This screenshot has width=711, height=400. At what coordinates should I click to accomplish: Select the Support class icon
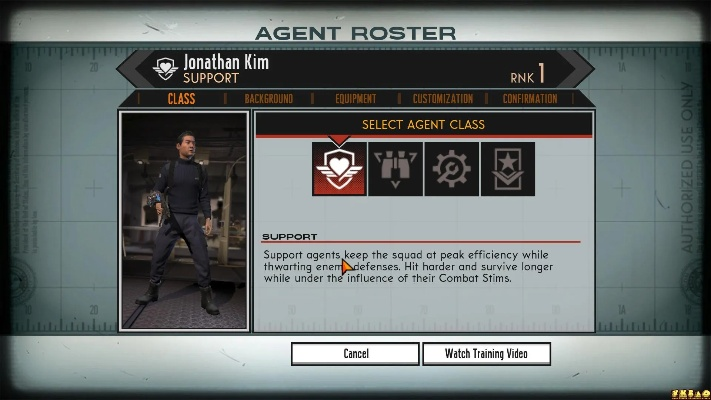click(x=339, y=169)
